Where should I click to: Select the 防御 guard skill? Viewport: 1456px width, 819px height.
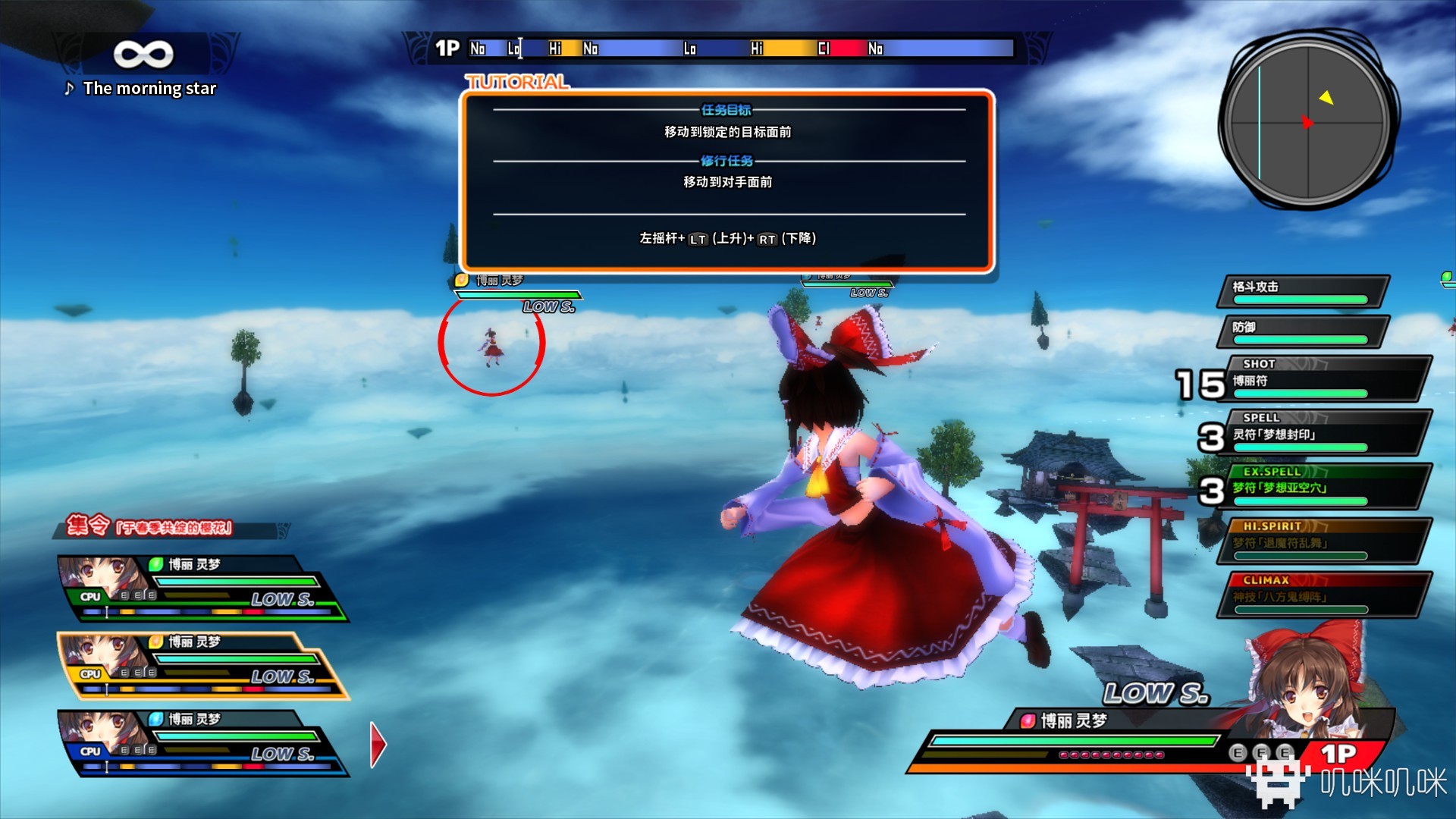(x=1300, y=327)
